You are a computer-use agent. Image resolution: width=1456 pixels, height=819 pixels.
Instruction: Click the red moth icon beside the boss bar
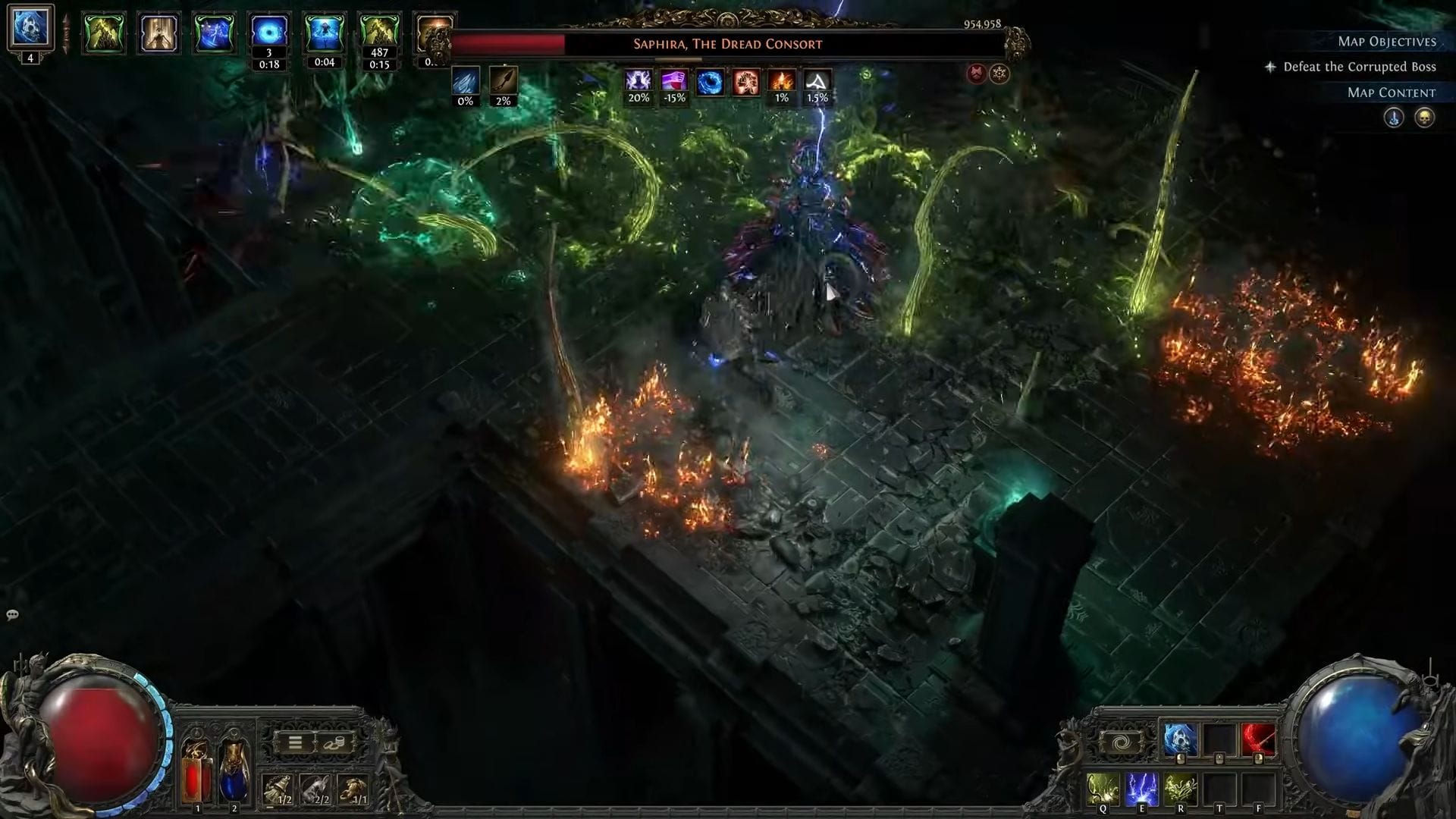pos(976,74)
